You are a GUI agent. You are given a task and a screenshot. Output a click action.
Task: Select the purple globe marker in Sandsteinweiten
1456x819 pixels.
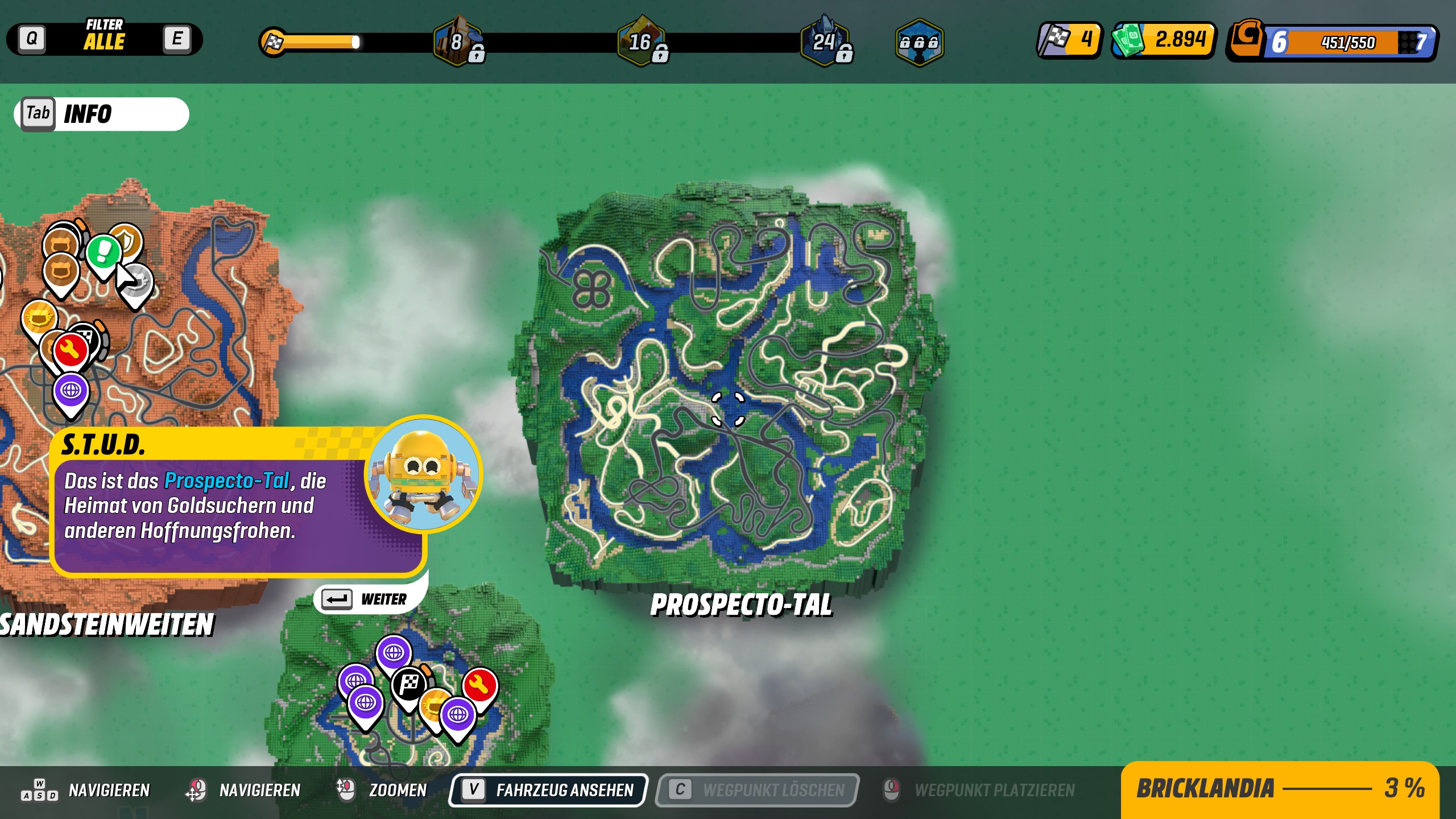pyautogui.click(x=71, y=391)
